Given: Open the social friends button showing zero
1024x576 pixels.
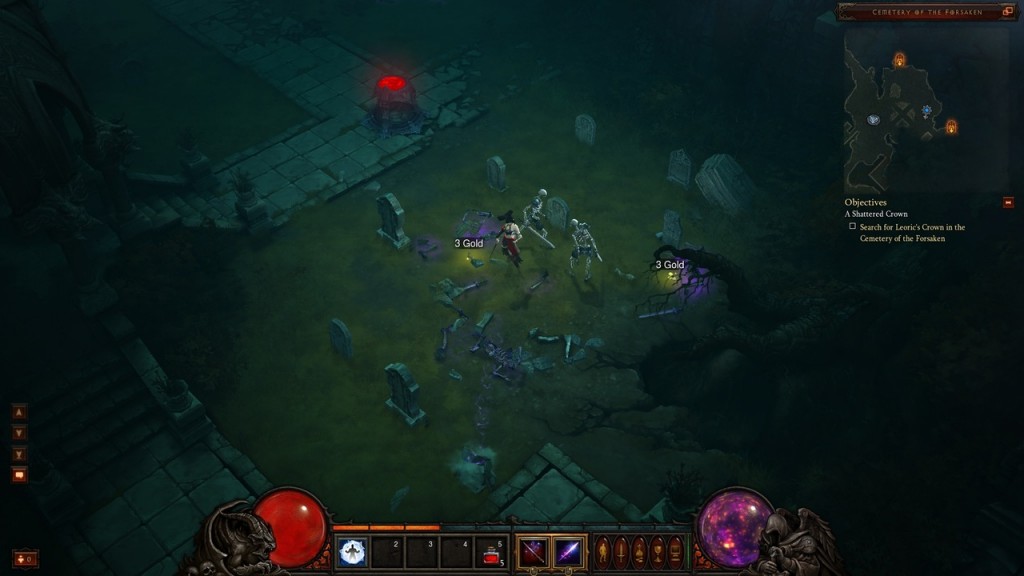Looking at the screenshot, I should click(25, 558).
